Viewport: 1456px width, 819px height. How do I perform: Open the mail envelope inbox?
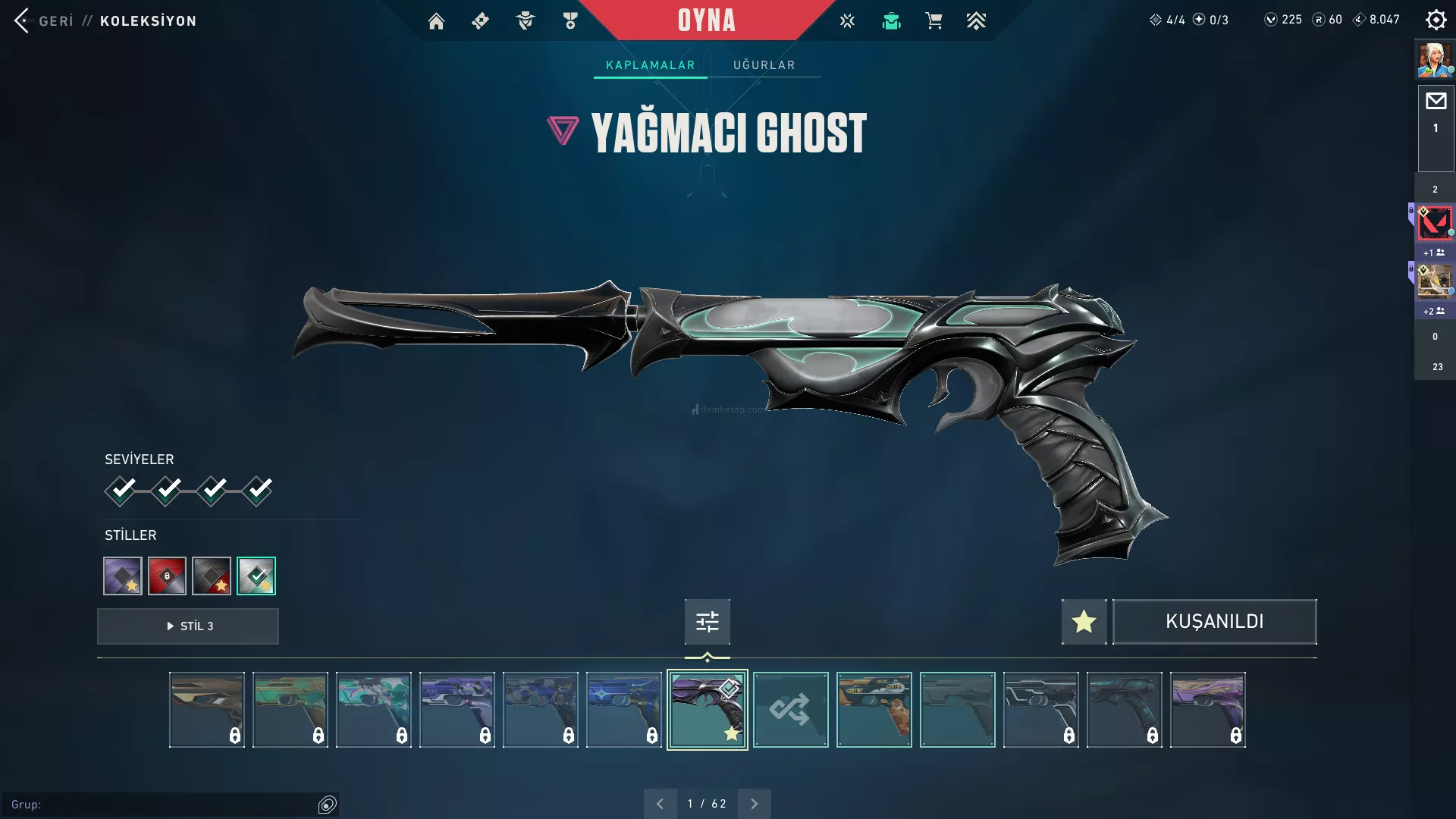[x=1436, y=102]
